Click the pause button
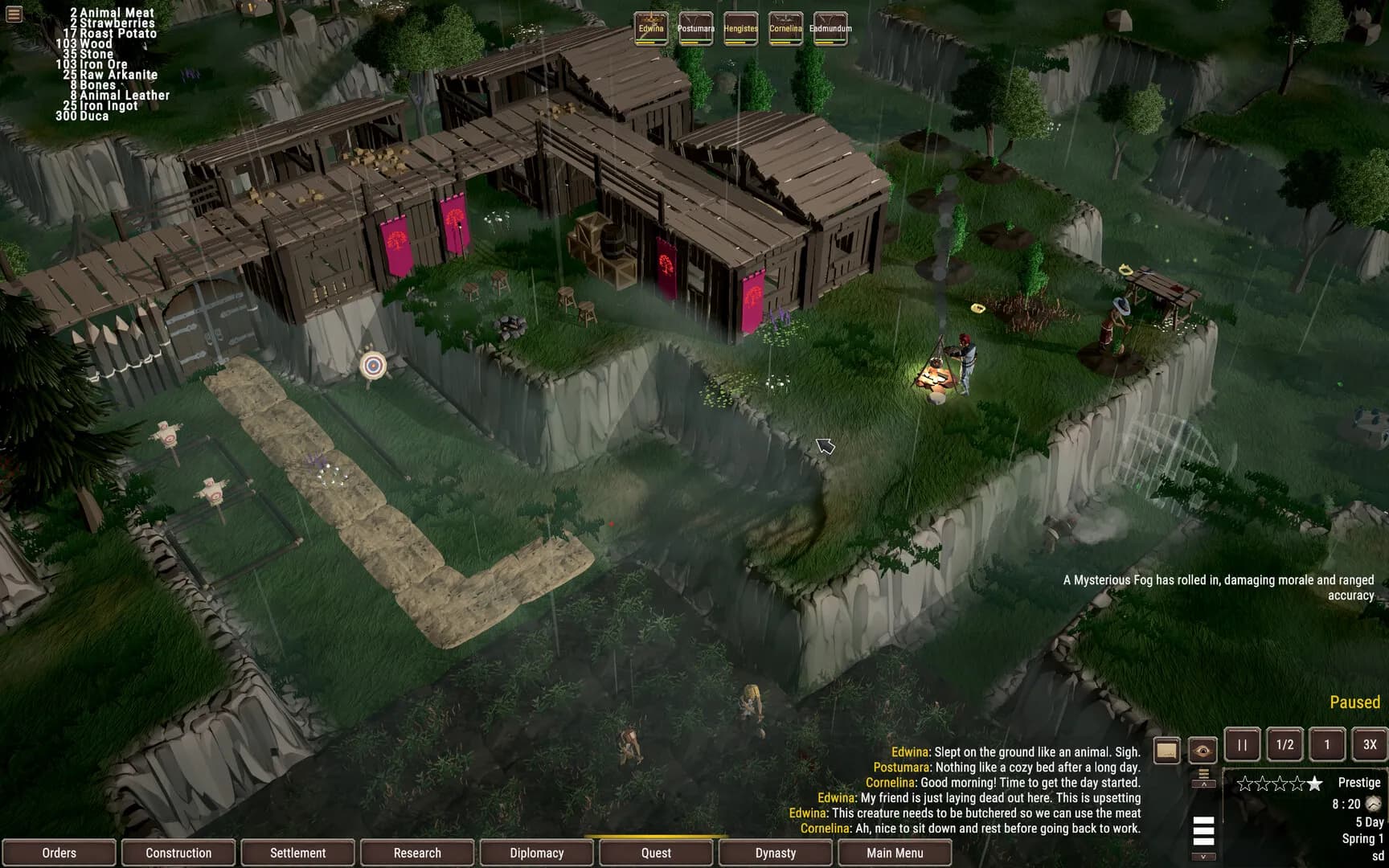This screenshot has height=868, width=1389. (x=1242, y=745)
